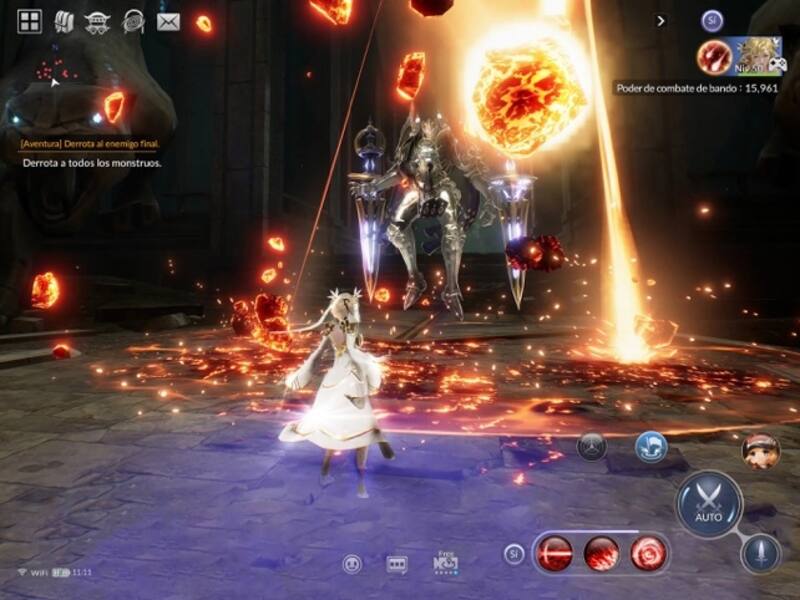This screenshot has height=600, width=800.
Task: Toggle AUTO combat crossed-swords button
Action: tap(709, 502)
